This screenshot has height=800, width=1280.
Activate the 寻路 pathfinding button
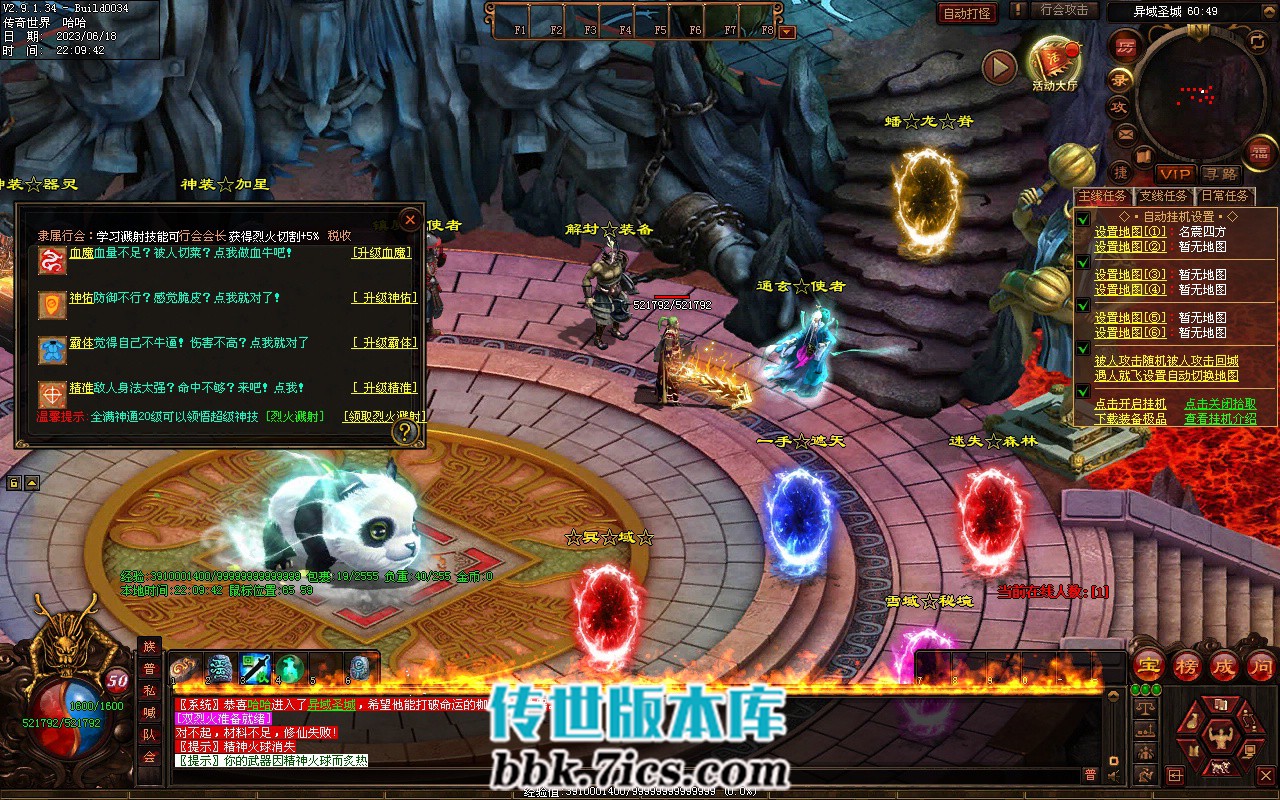[1219, 174]
